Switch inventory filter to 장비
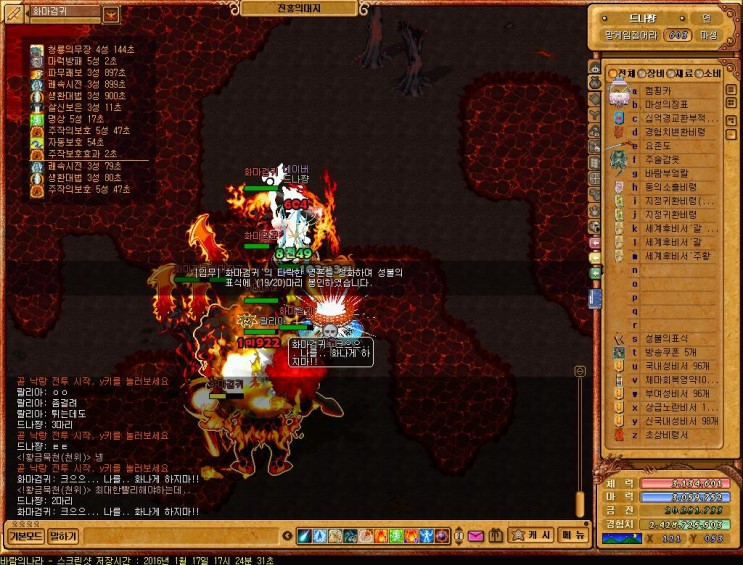The image size is (743, 565). click(x=654, y=74)
